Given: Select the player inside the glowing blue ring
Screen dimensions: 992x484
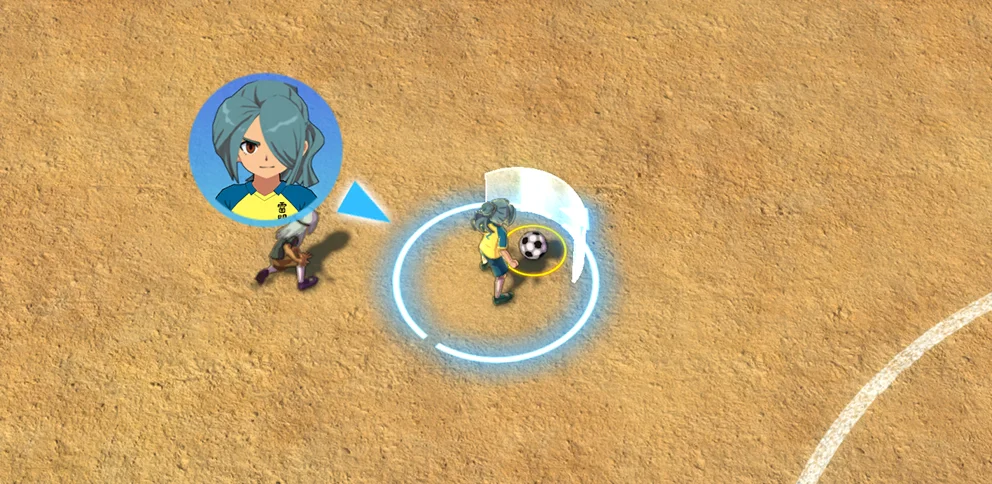Looking at the screenshot, I should click(494, 250).
